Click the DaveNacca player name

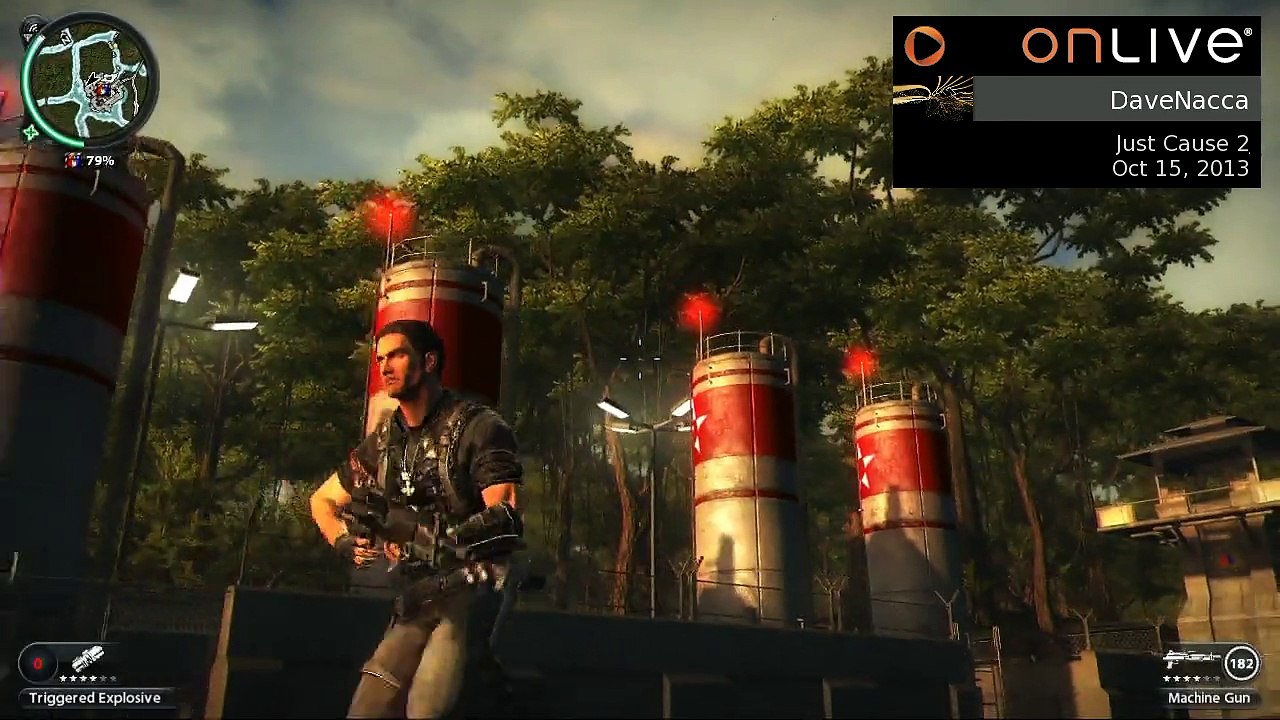pyautogui.click(x=1178, y=101)
